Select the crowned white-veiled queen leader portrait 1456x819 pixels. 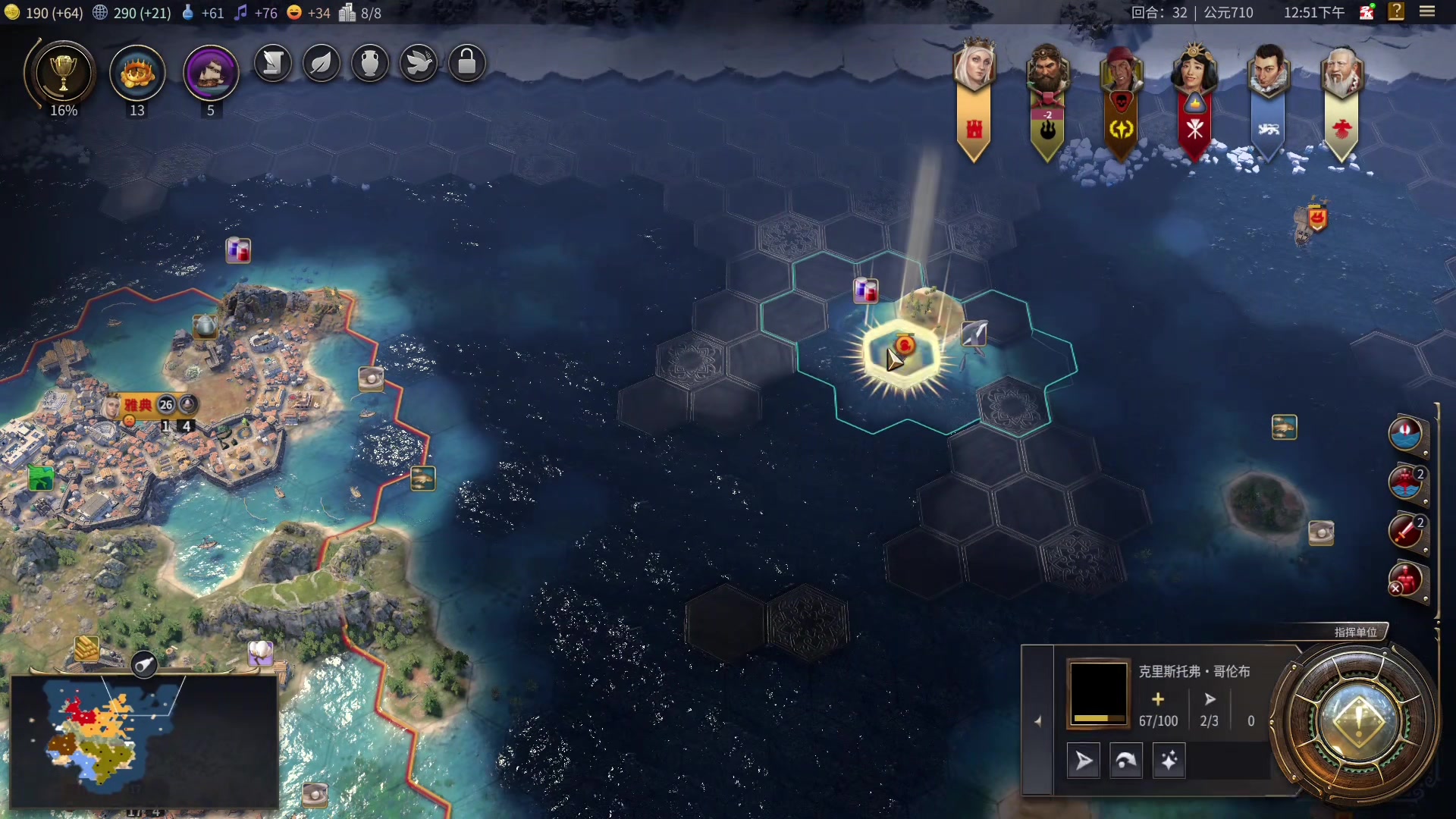point(974,65)
